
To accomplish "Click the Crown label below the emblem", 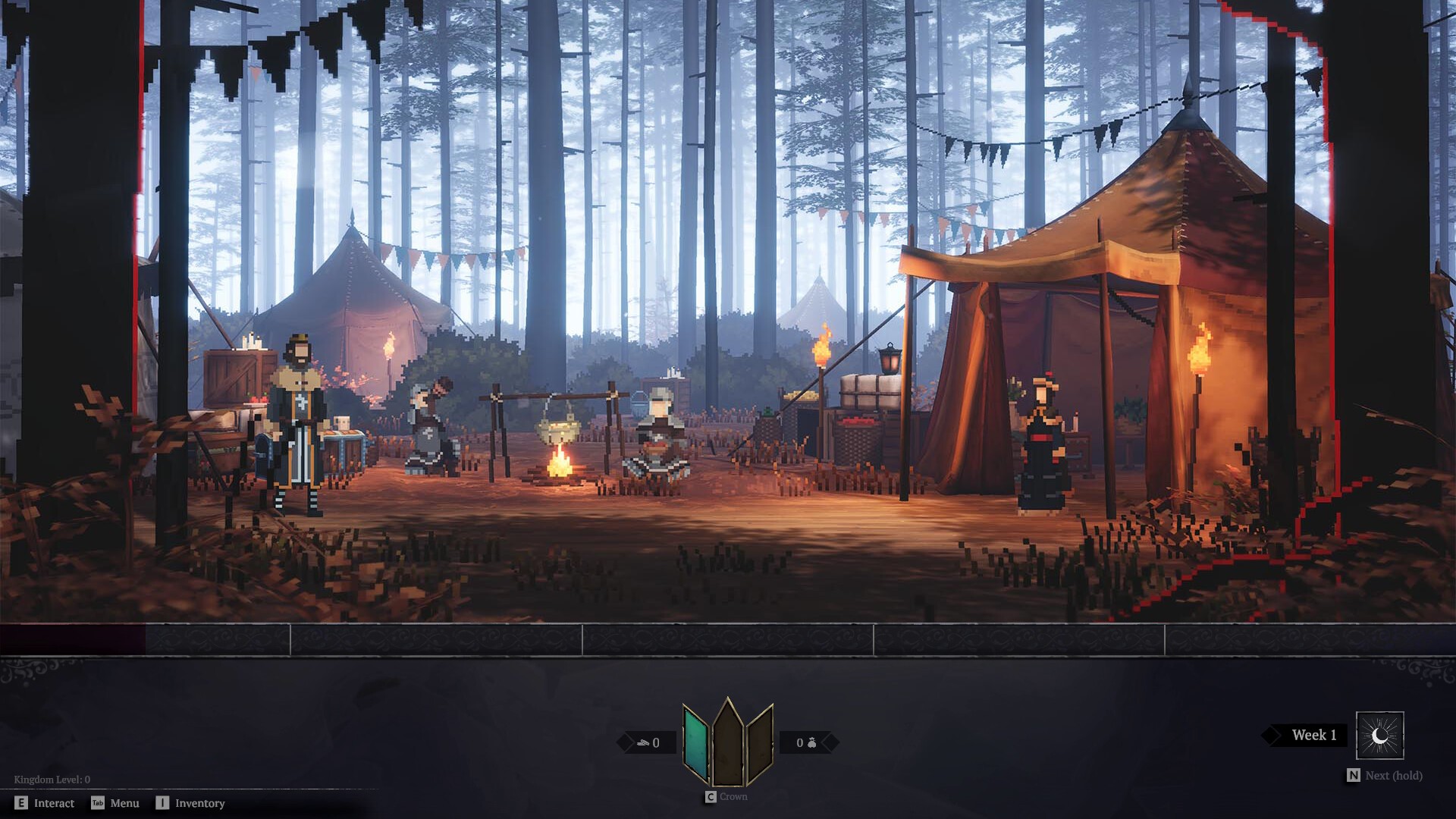I will point(733,796).
